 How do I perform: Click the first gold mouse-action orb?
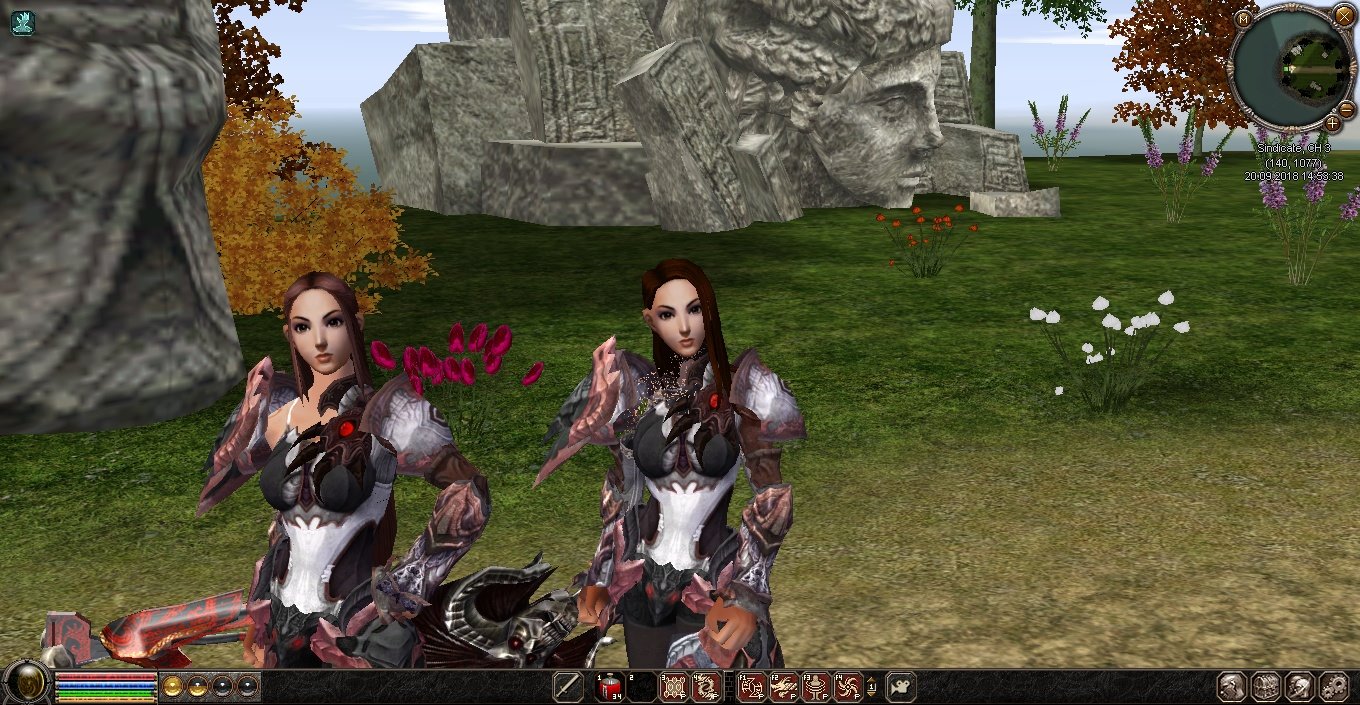pos(173,686)
